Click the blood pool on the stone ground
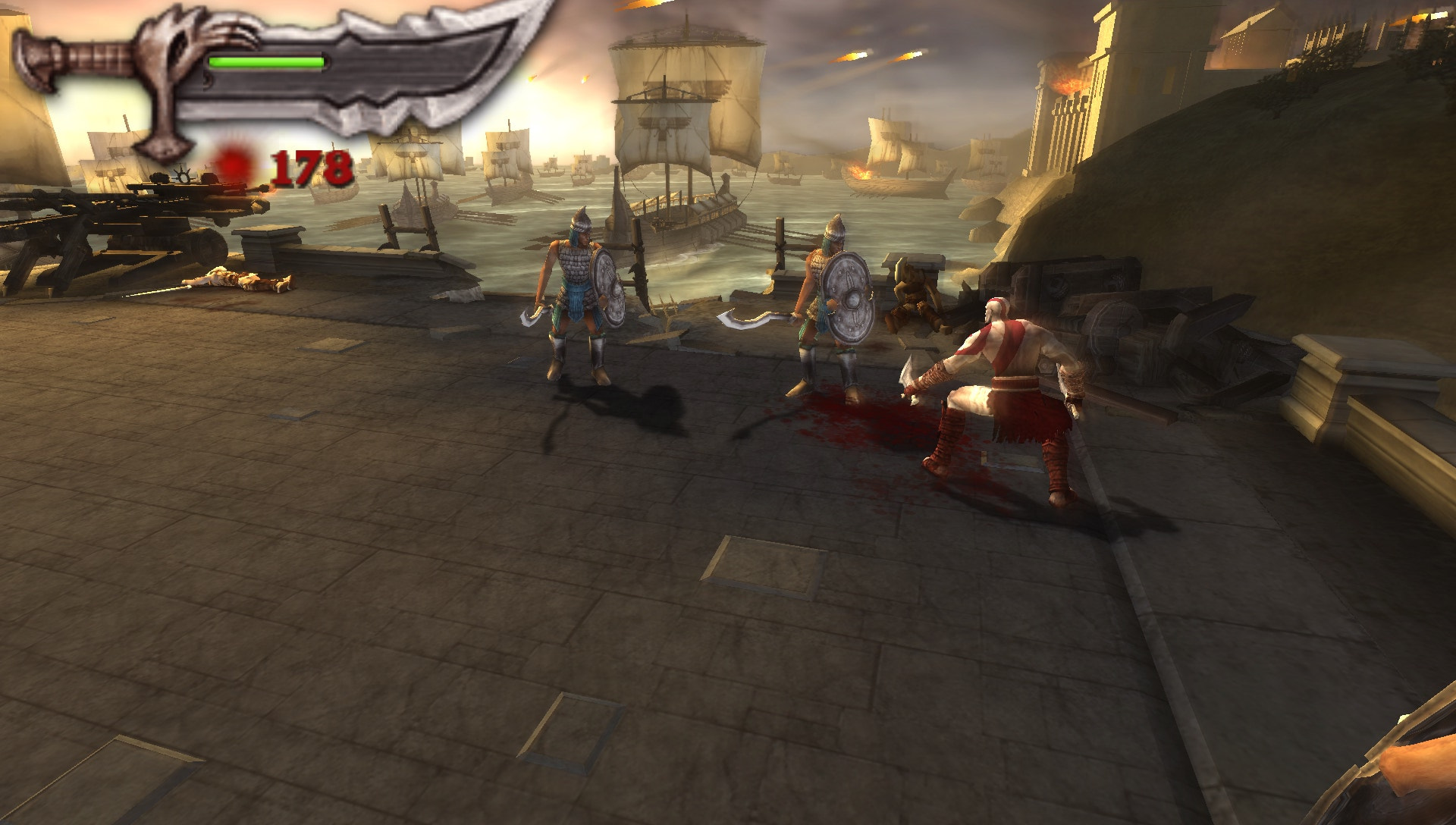 (x=864, y=421)
